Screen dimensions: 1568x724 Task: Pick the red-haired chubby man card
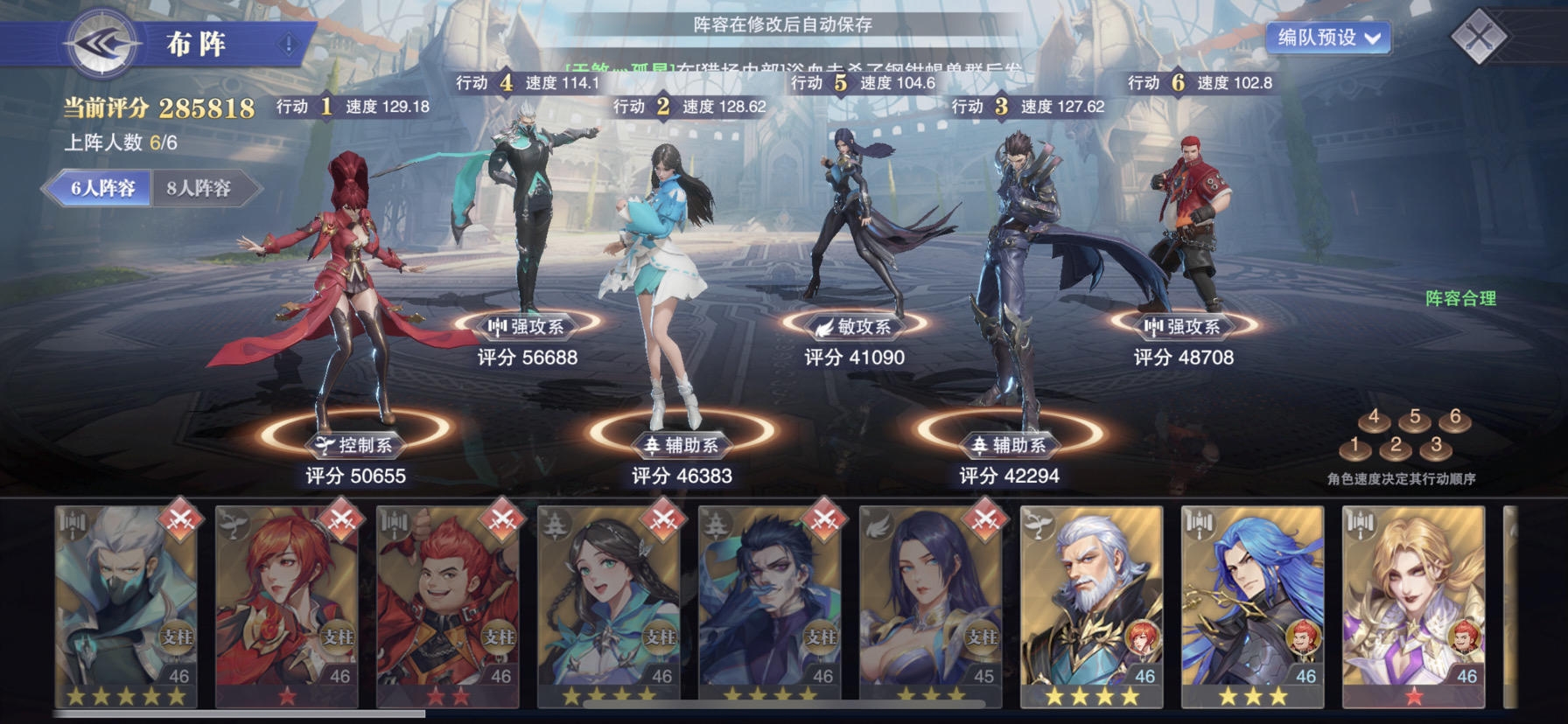[448, 605]
